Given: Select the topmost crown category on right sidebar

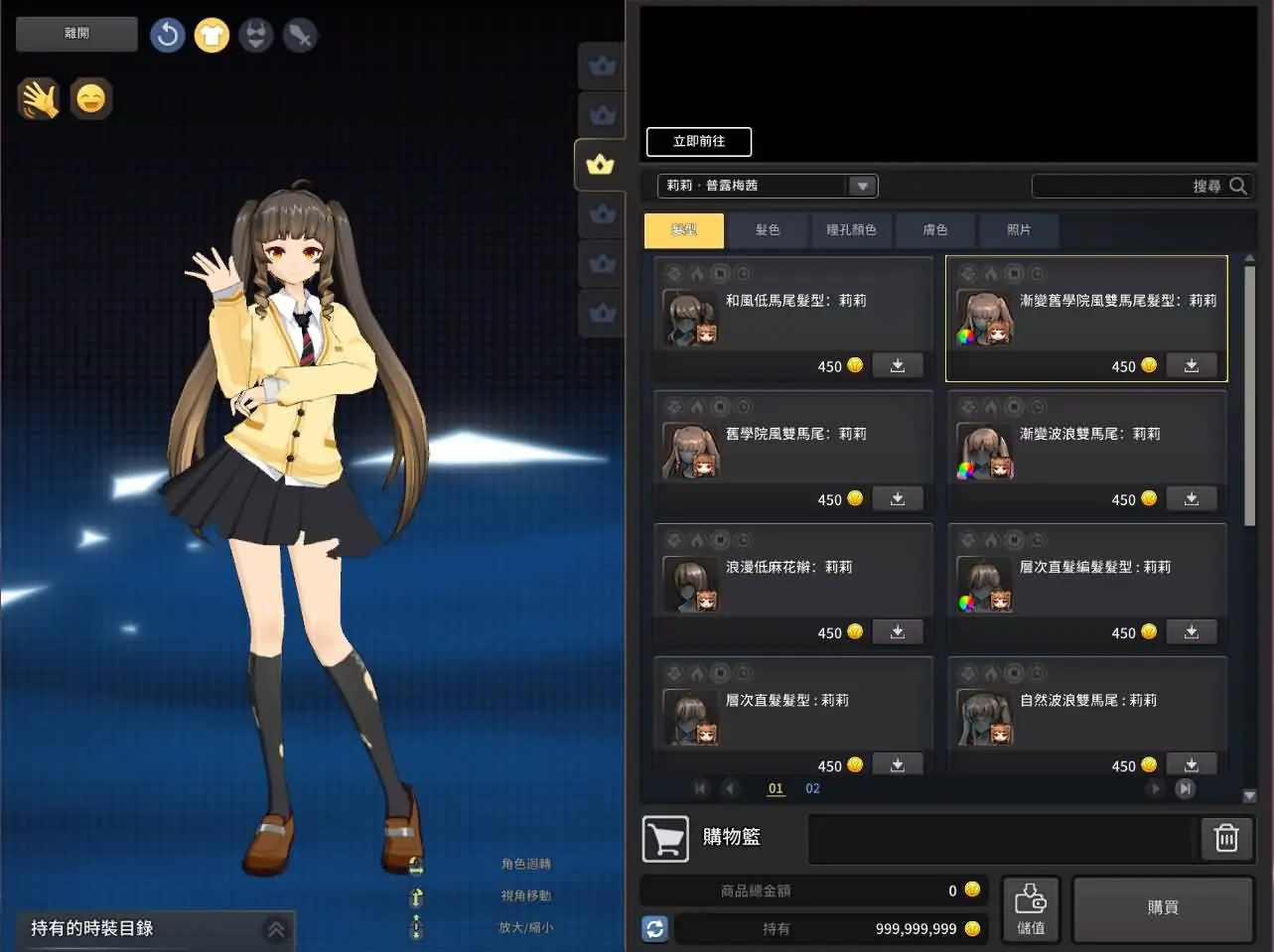Looking at the screenshot, I should [601, 65].
